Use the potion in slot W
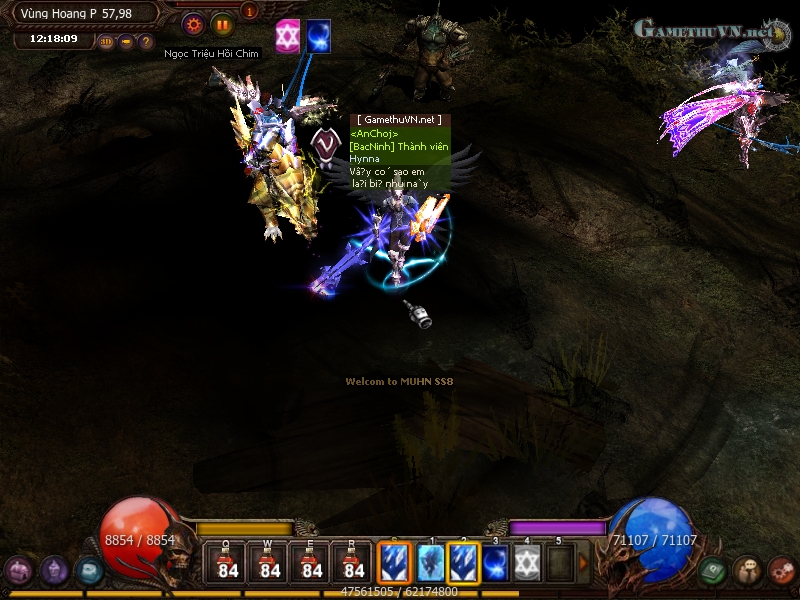The height and width of the screenshot is (600, 800). click(x=270, y=563)
